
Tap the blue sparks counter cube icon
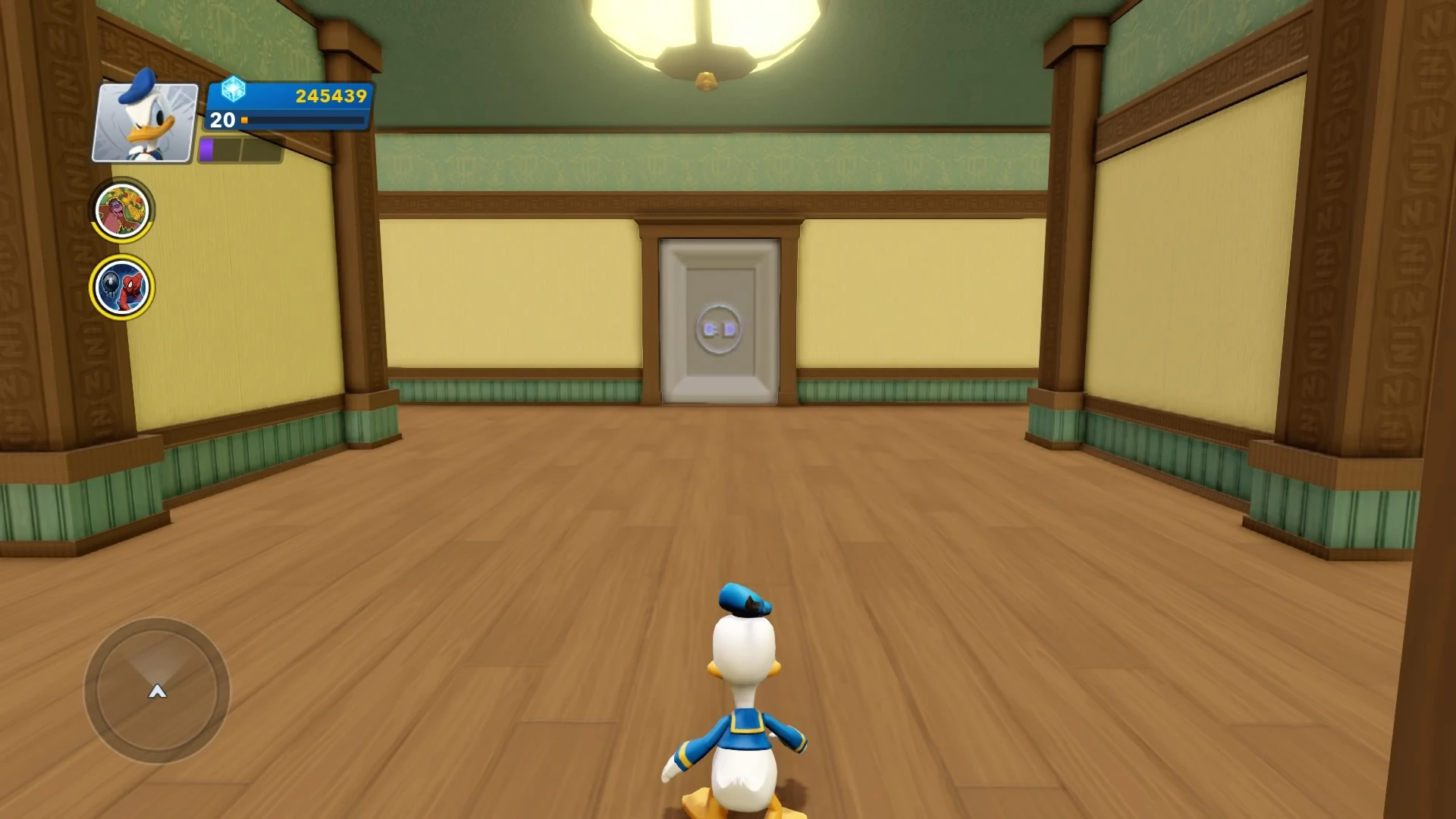tap(235, 90)
